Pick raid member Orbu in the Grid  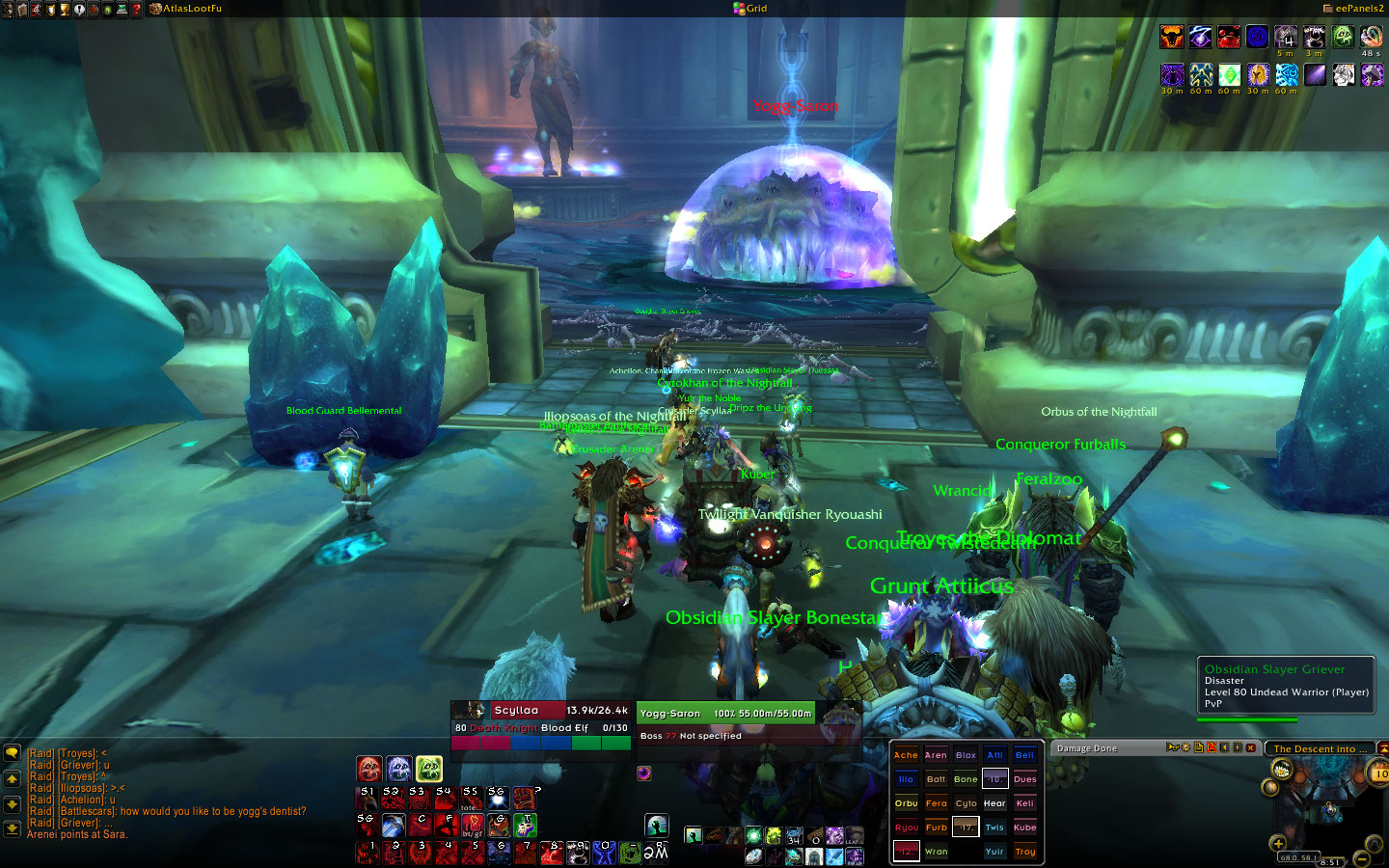click(x=906, y=803)
